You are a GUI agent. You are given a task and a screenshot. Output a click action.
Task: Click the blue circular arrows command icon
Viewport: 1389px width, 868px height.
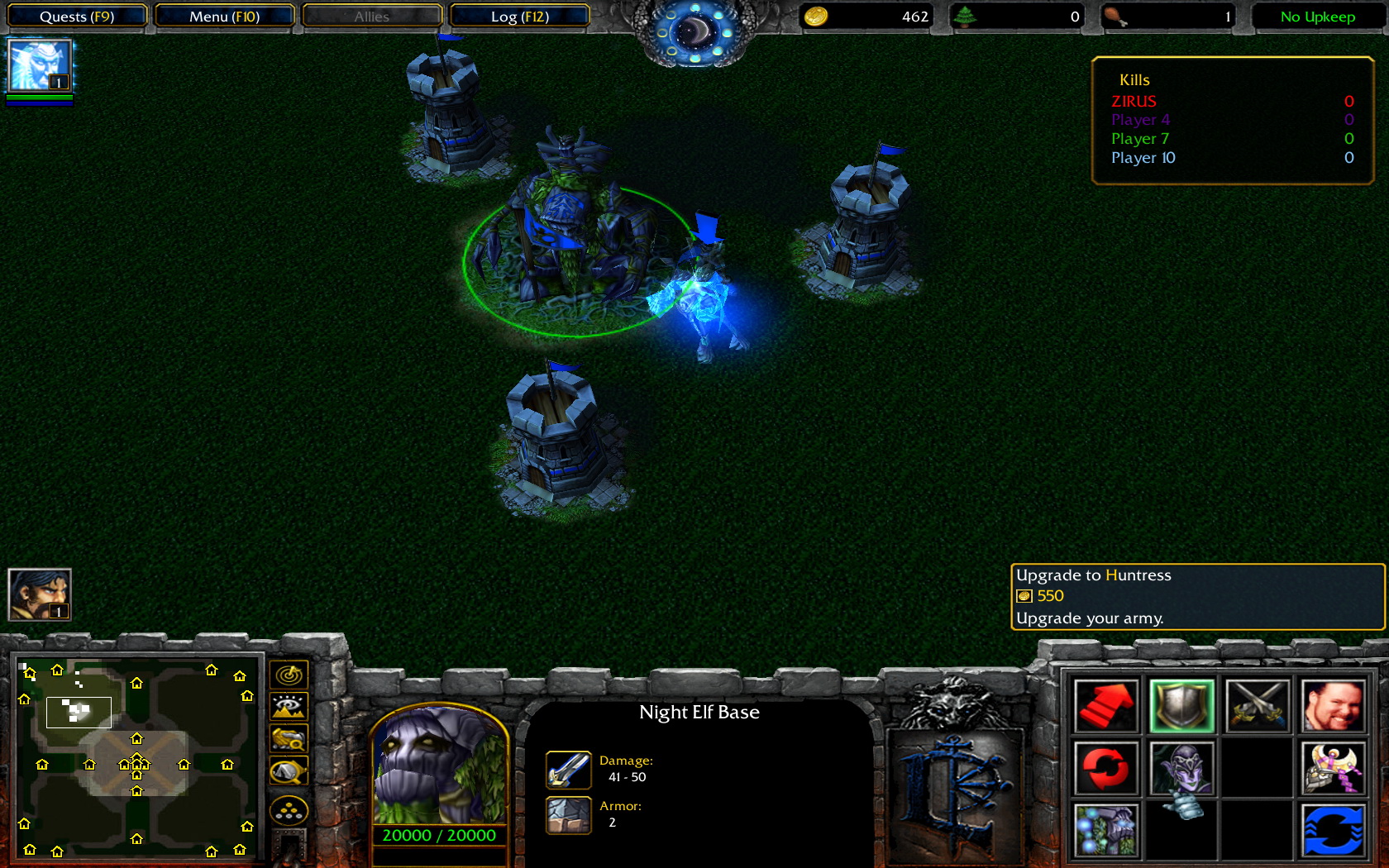click(x=1332, y=829)
